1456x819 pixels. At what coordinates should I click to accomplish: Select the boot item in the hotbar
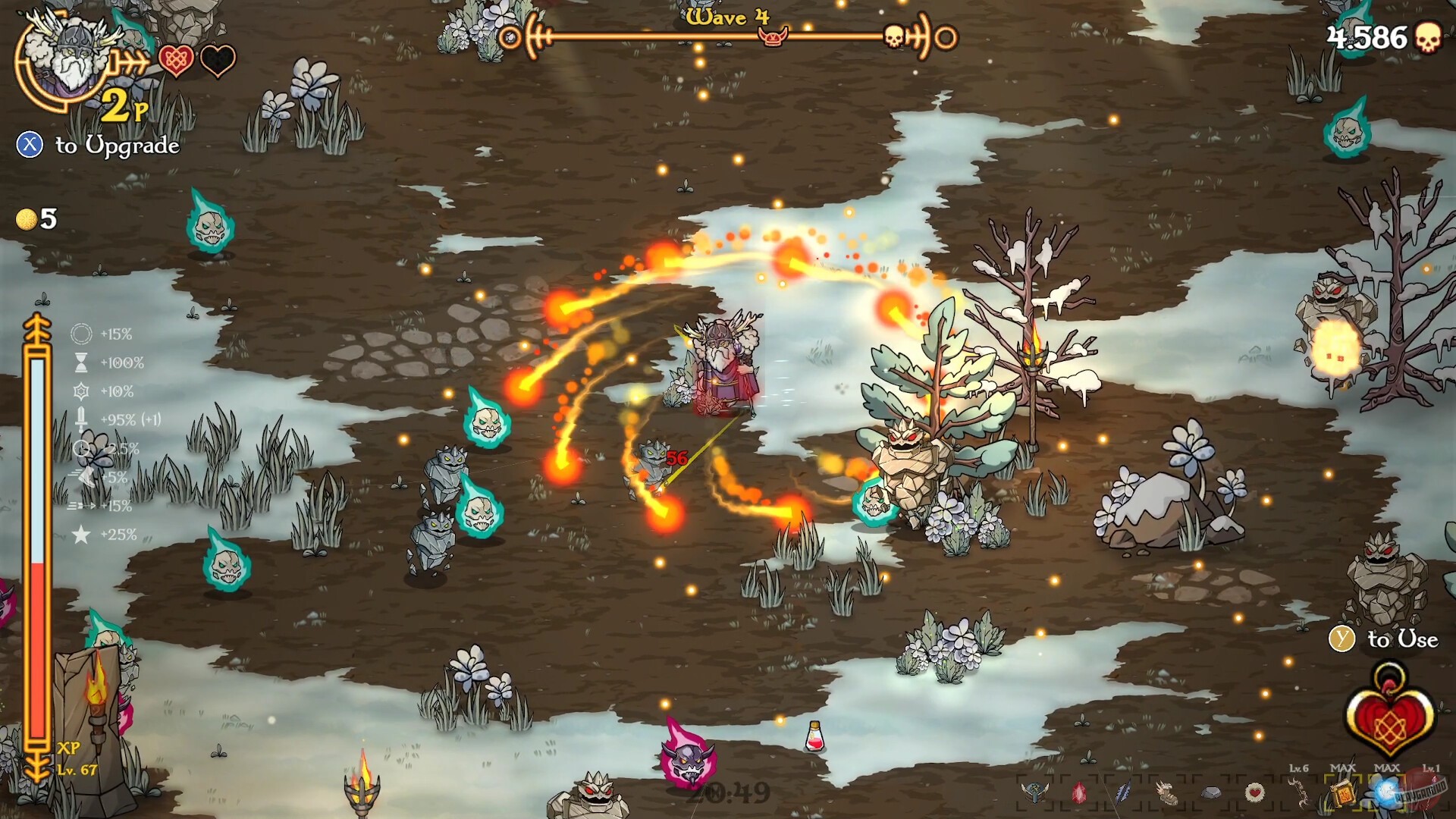point(1169,792)
